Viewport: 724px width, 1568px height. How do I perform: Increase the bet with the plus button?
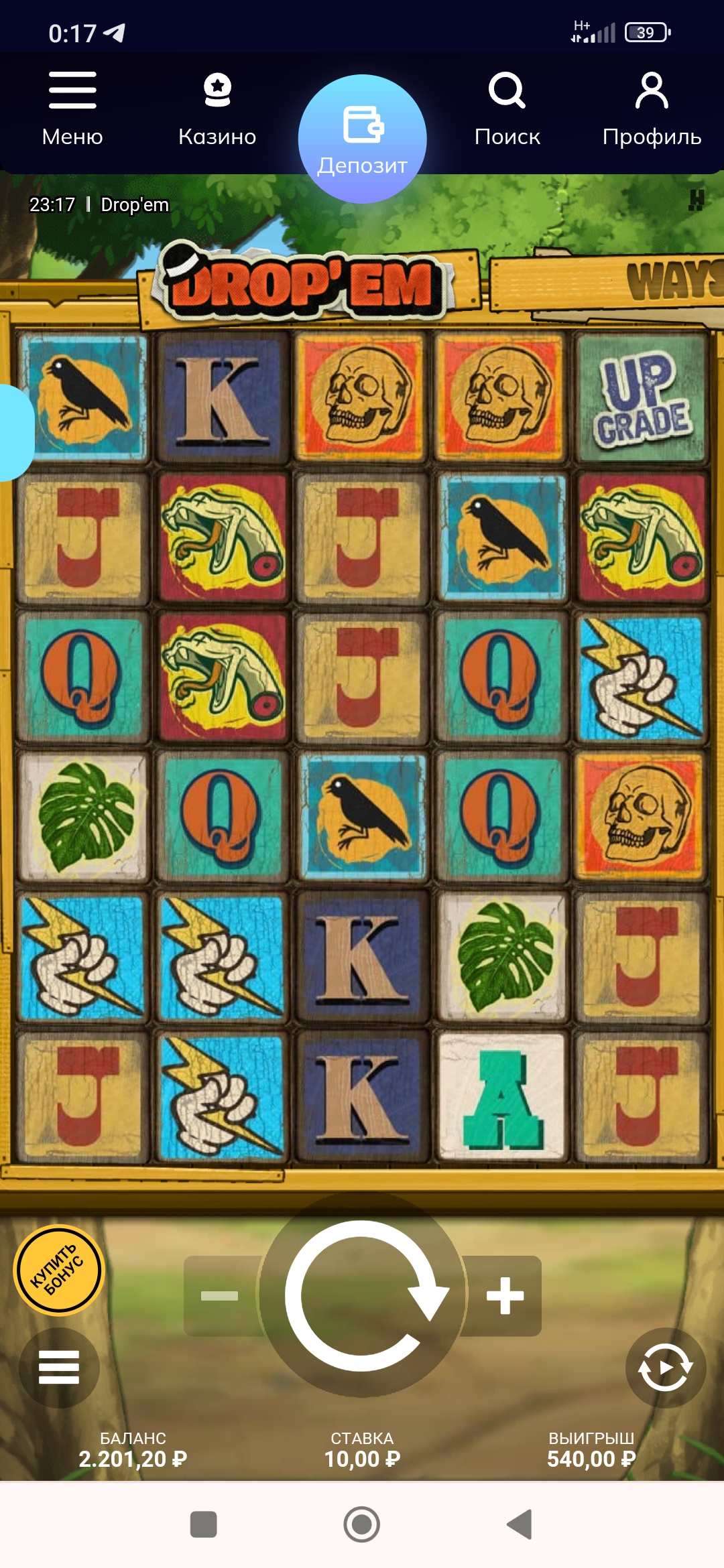click(x=505, y=1295)
